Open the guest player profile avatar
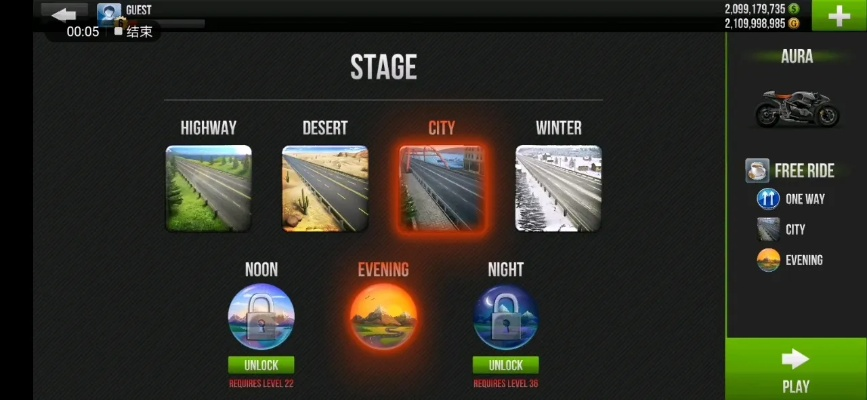The height and width of the screenshot is (400, 867). 109,14
